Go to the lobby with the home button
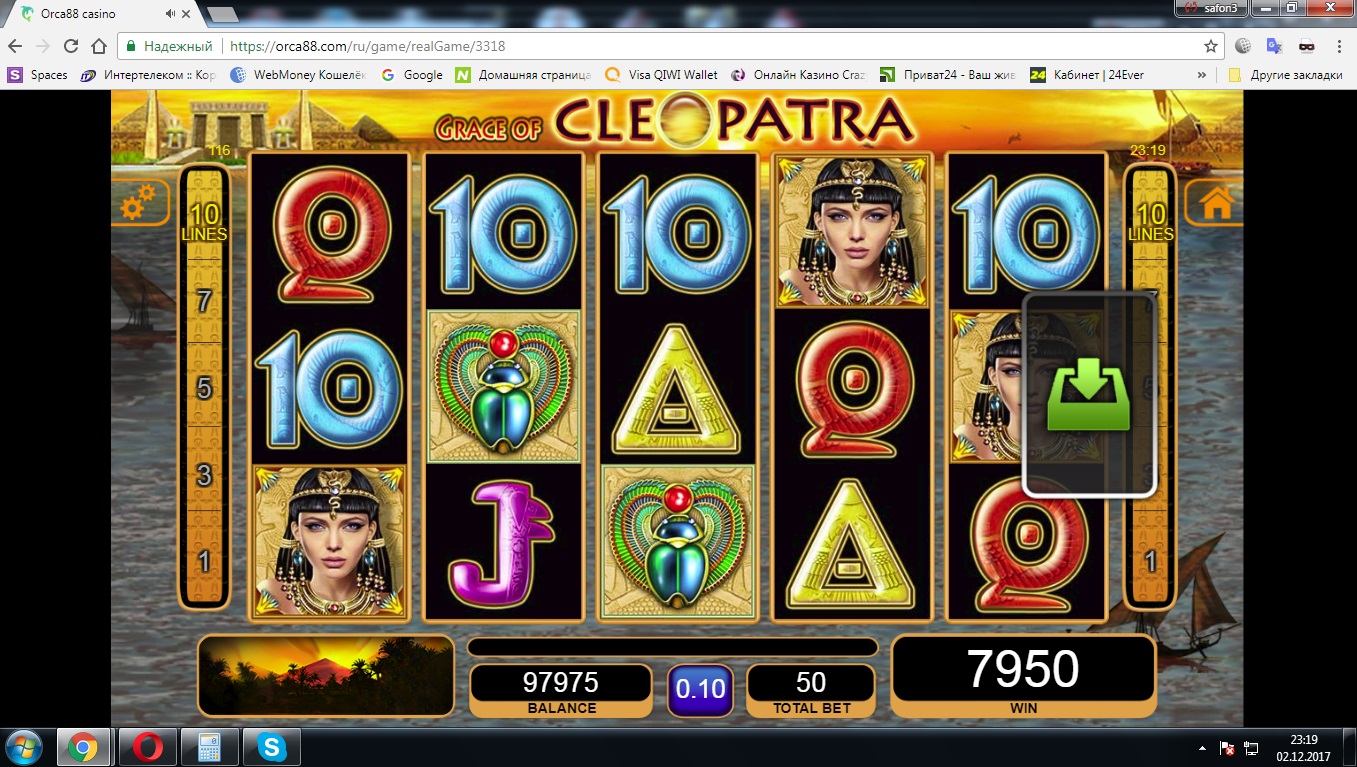1357x767 pixels. pos(1215,203)
